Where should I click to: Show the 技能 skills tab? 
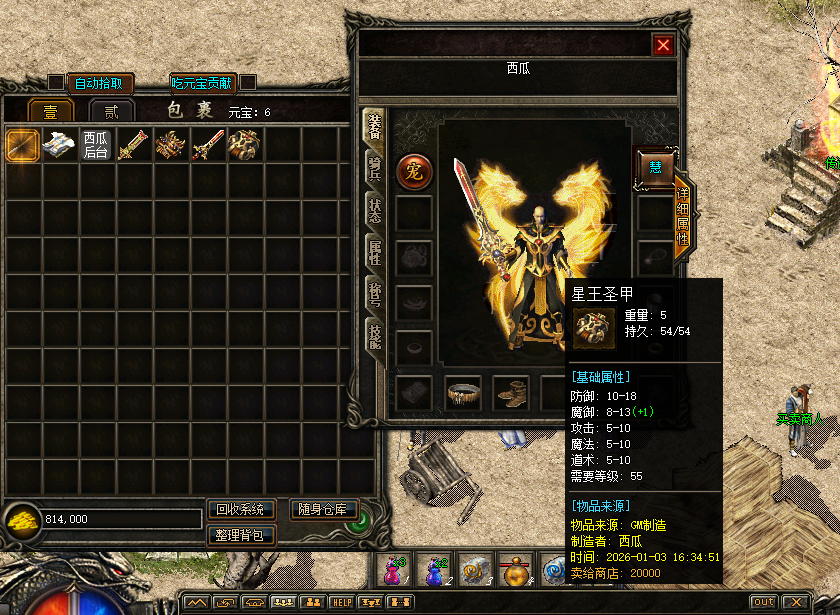(x=374, y=336)
